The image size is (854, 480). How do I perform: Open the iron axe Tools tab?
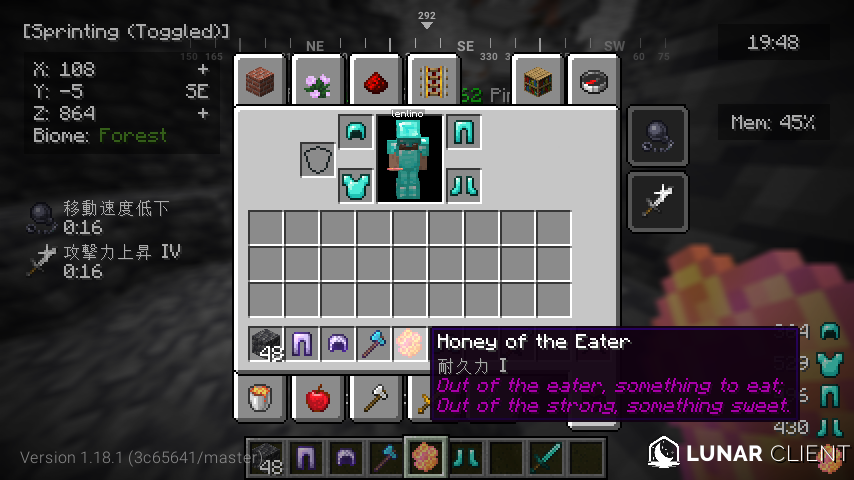[x=374, y=399]
